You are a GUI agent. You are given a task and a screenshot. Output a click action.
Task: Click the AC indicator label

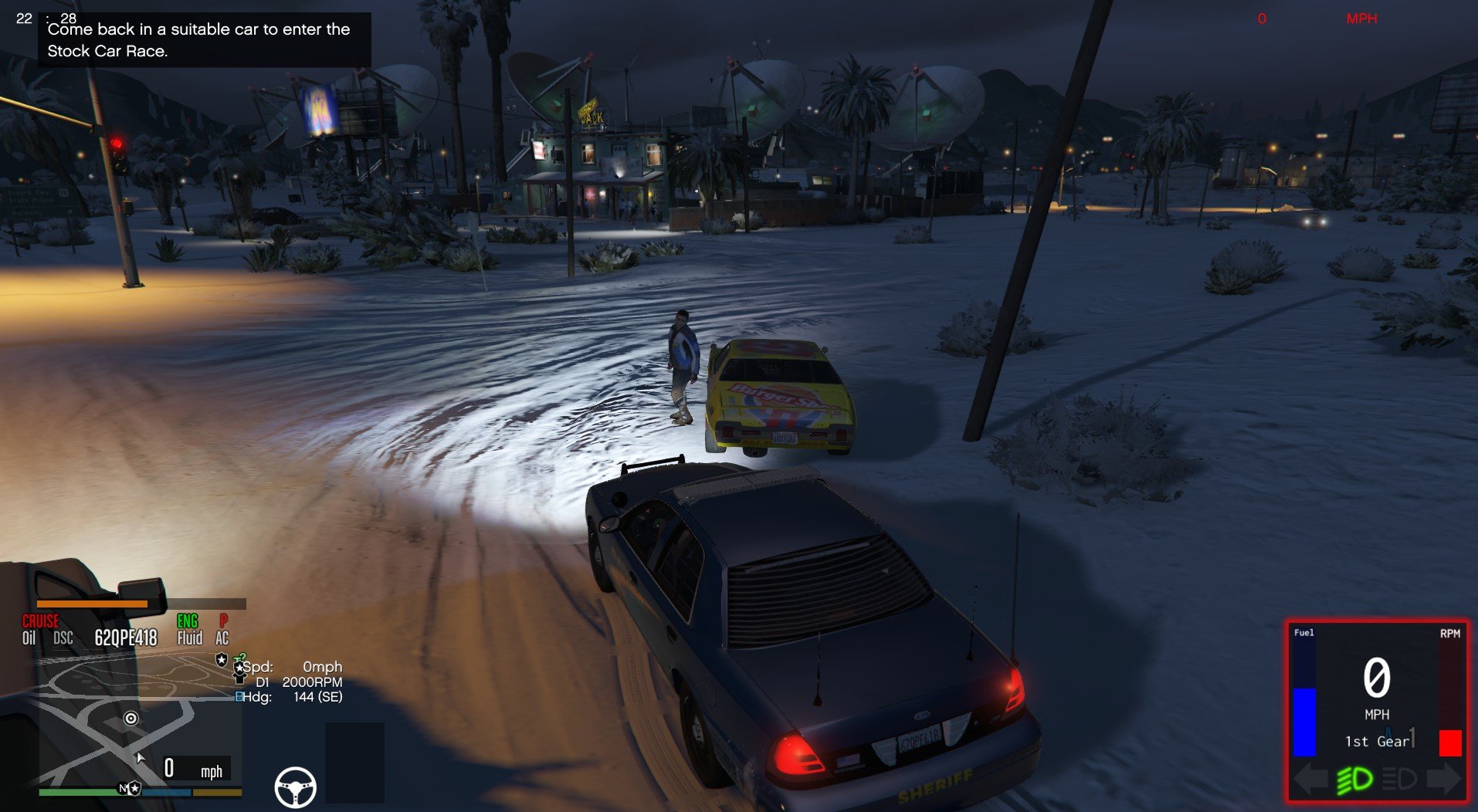point(222,638)
